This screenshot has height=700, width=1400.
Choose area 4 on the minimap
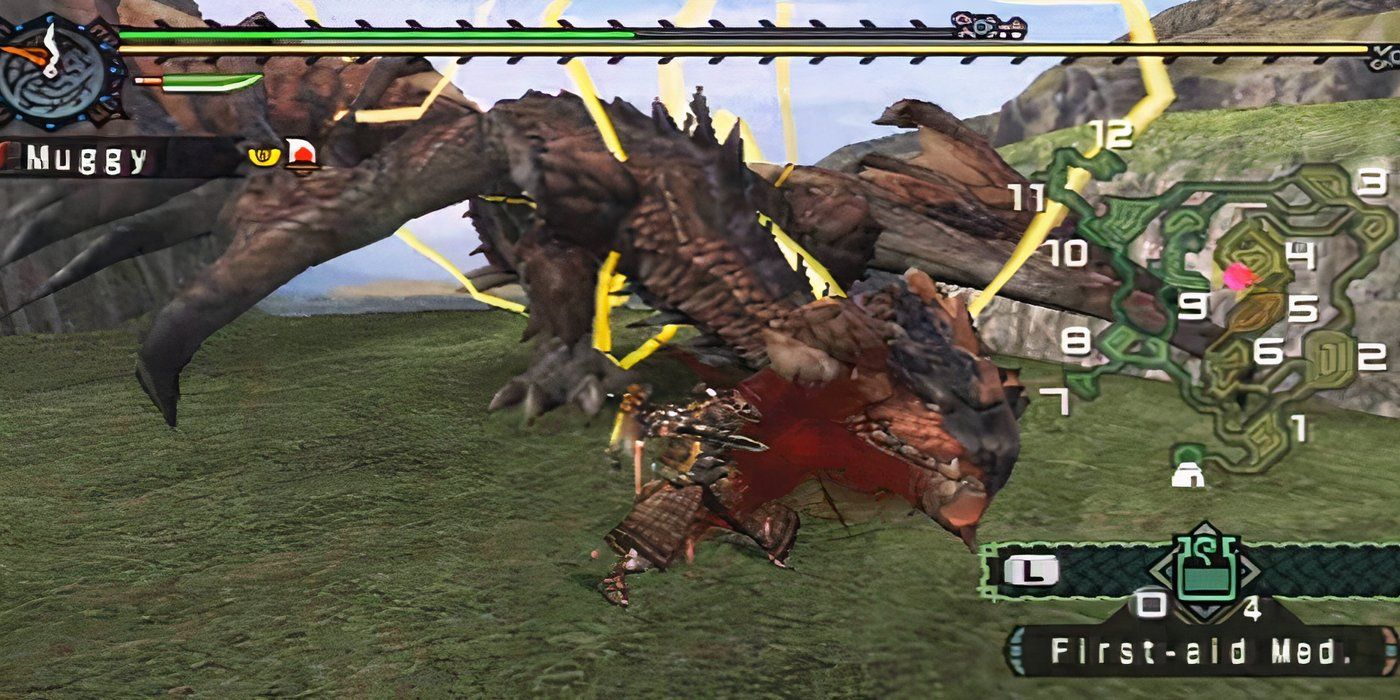(1300, 256)
